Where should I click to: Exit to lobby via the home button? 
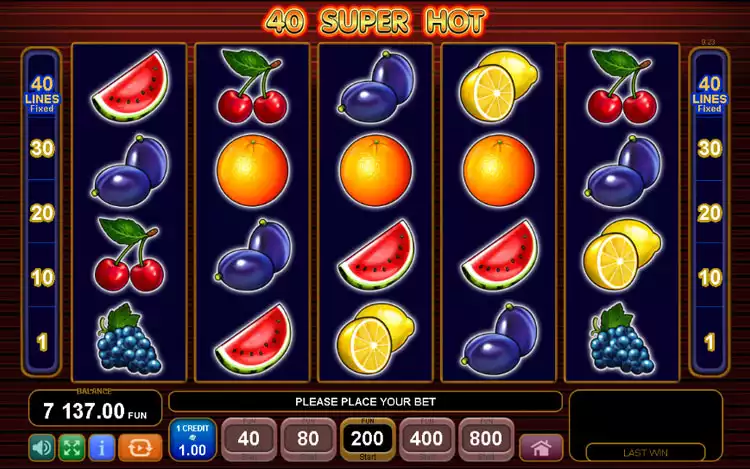click(x=542, y=447)
